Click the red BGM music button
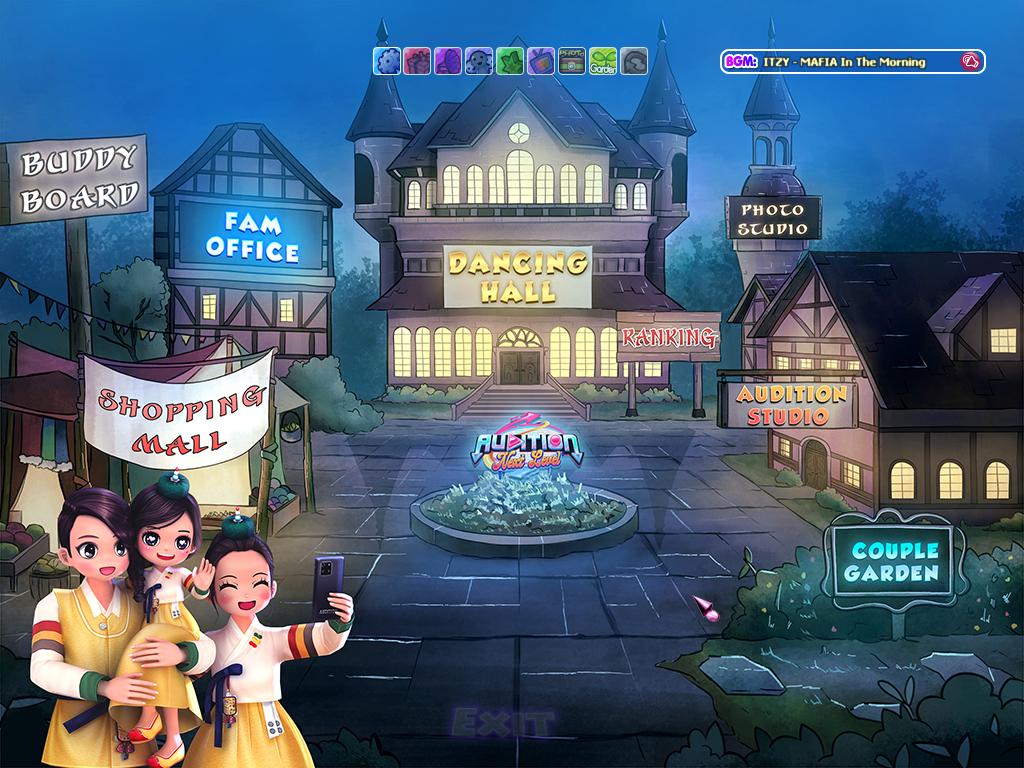The image size is (1024, 768). point(970,62)
